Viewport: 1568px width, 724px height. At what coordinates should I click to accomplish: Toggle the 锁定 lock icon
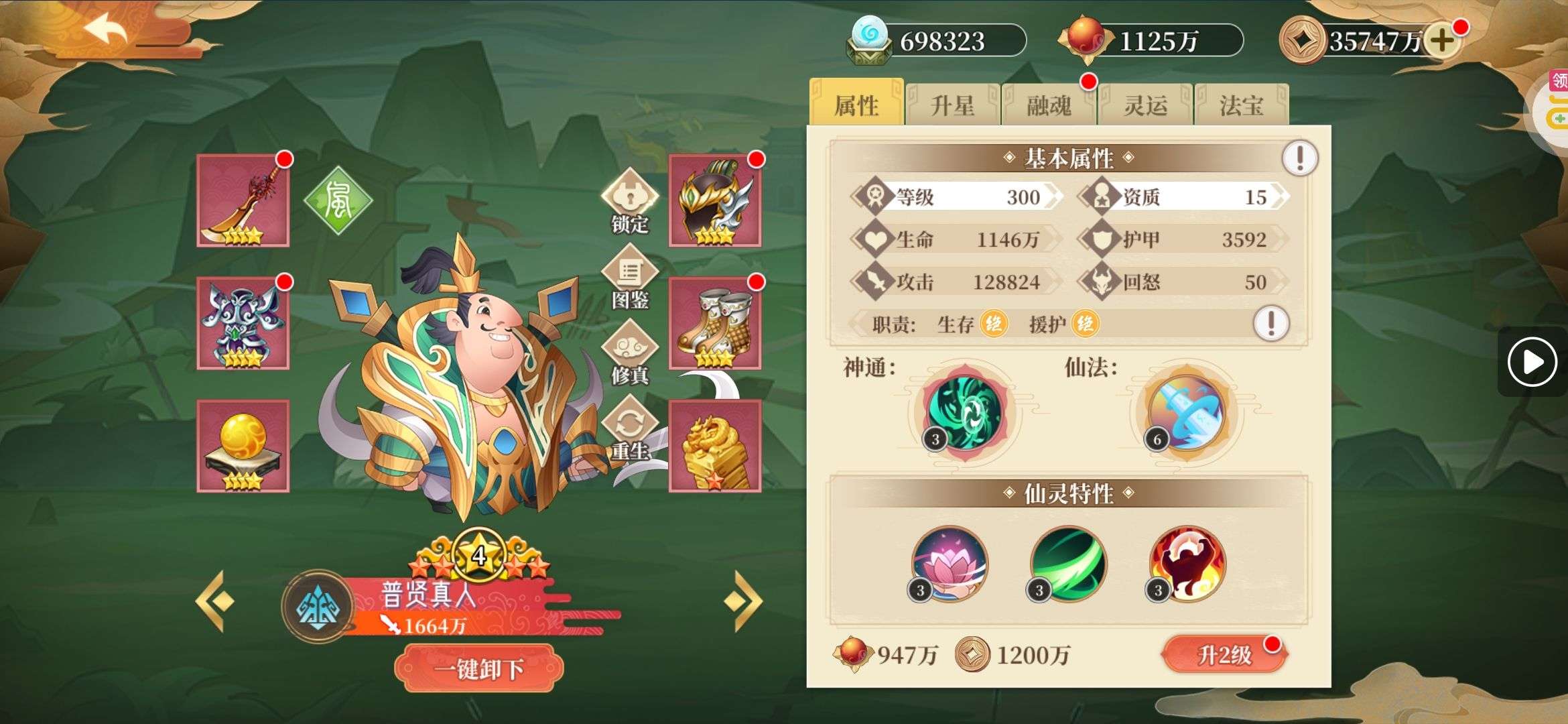(x=629, y=201)
